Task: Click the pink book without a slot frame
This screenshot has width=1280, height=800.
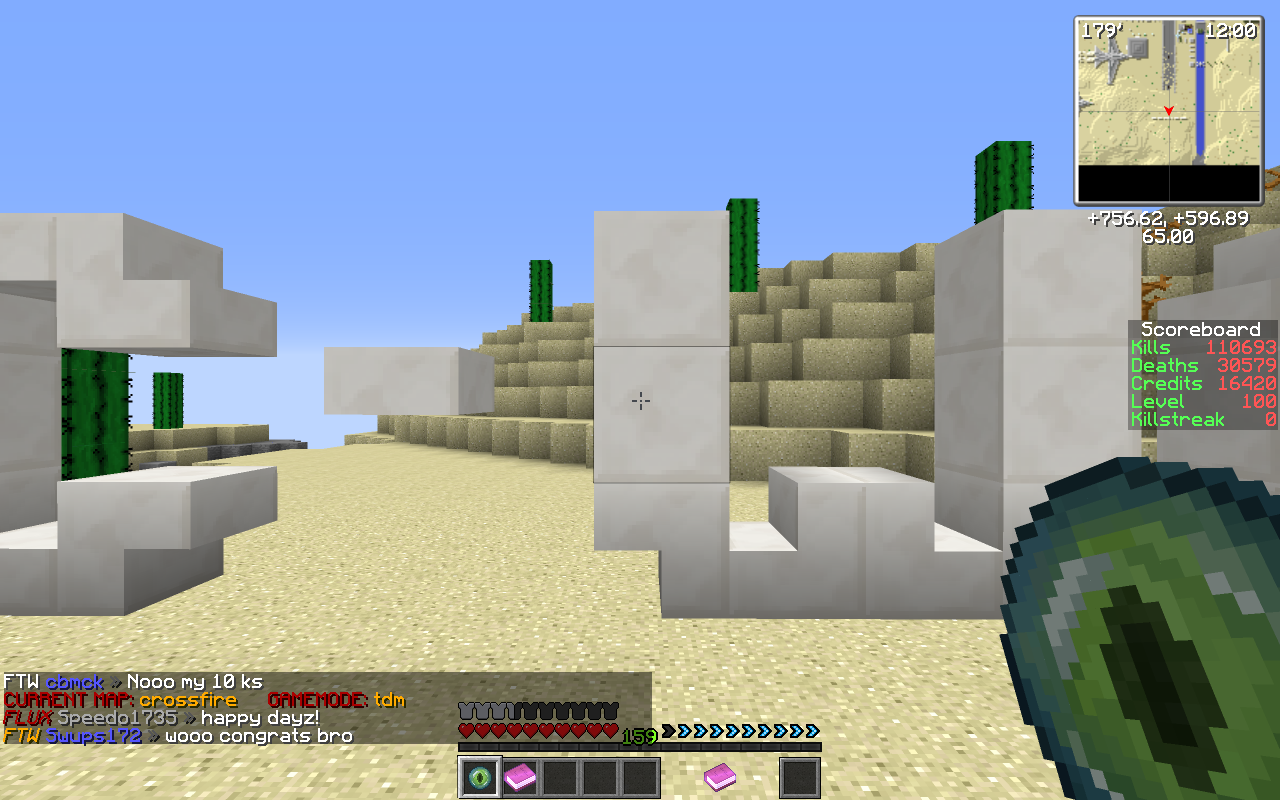Action: (720, 776)
